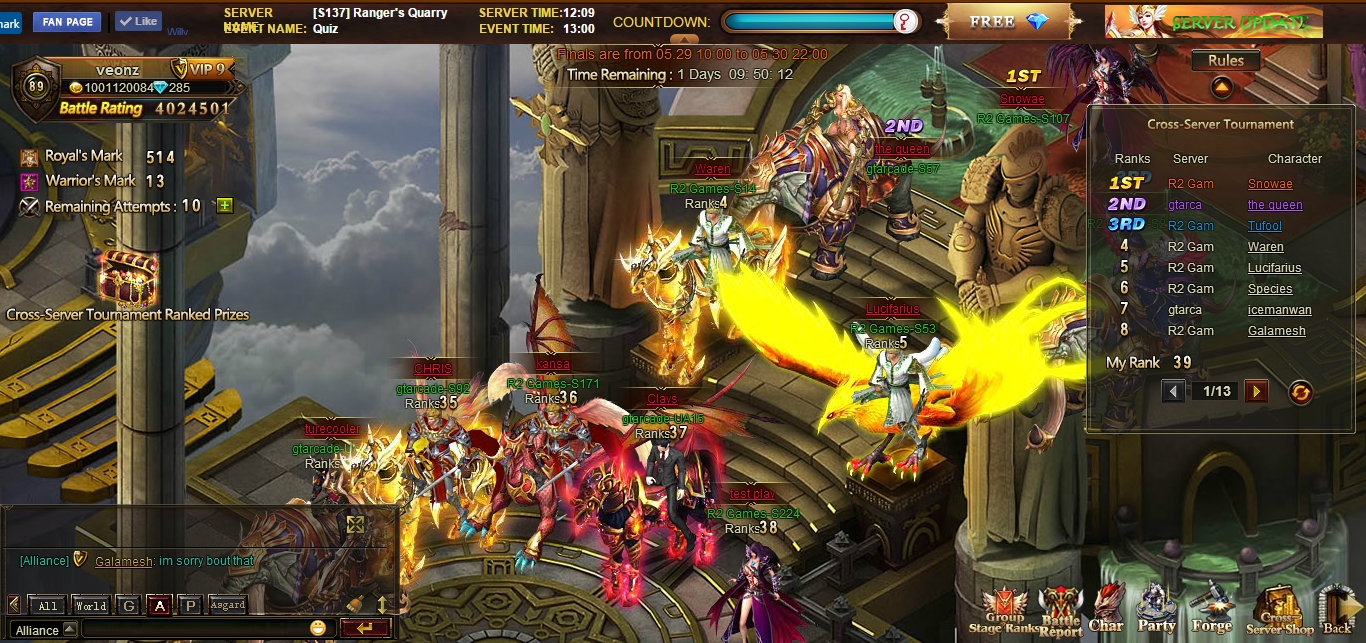Click the Fan Page button
The height and width of the screenshot is (643, 1366).
67,22
